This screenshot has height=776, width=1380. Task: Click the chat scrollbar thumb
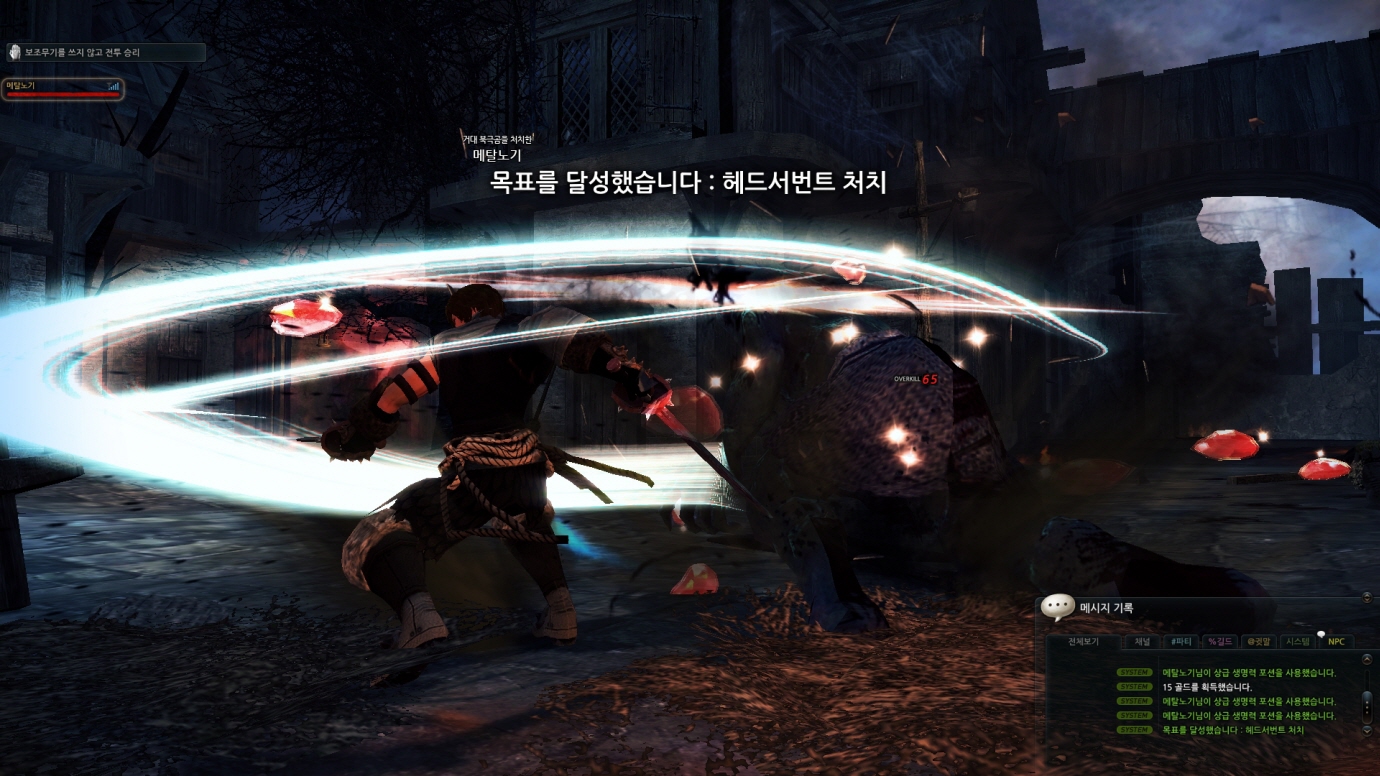pos(1367,706)
